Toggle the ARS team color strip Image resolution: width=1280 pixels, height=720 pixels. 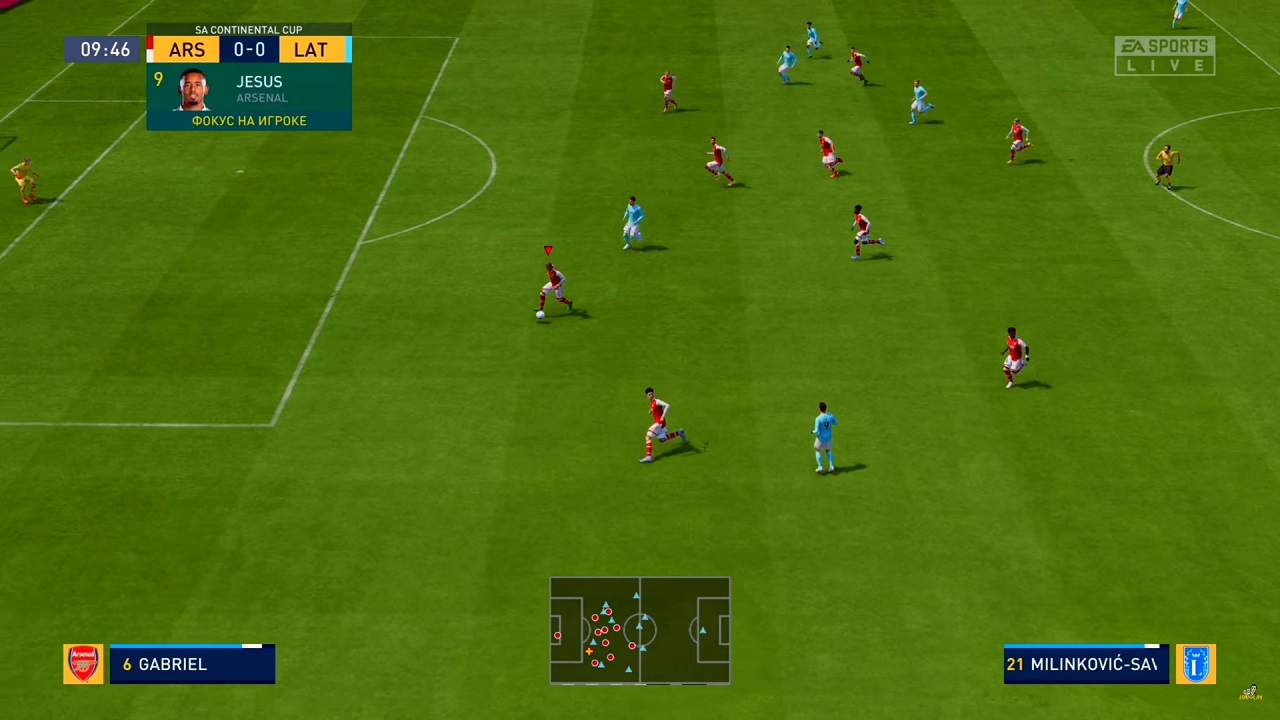tap(150, 49)
